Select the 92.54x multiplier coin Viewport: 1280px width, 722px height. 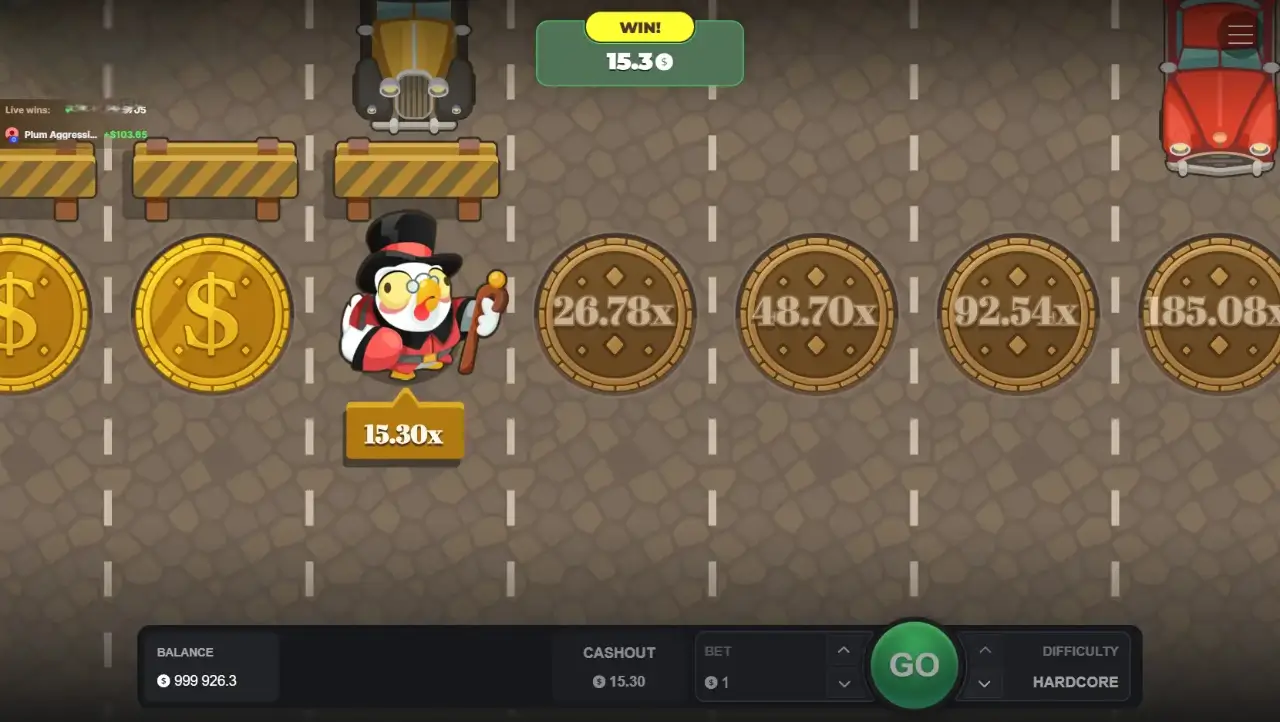click(x=1016, y=313)
